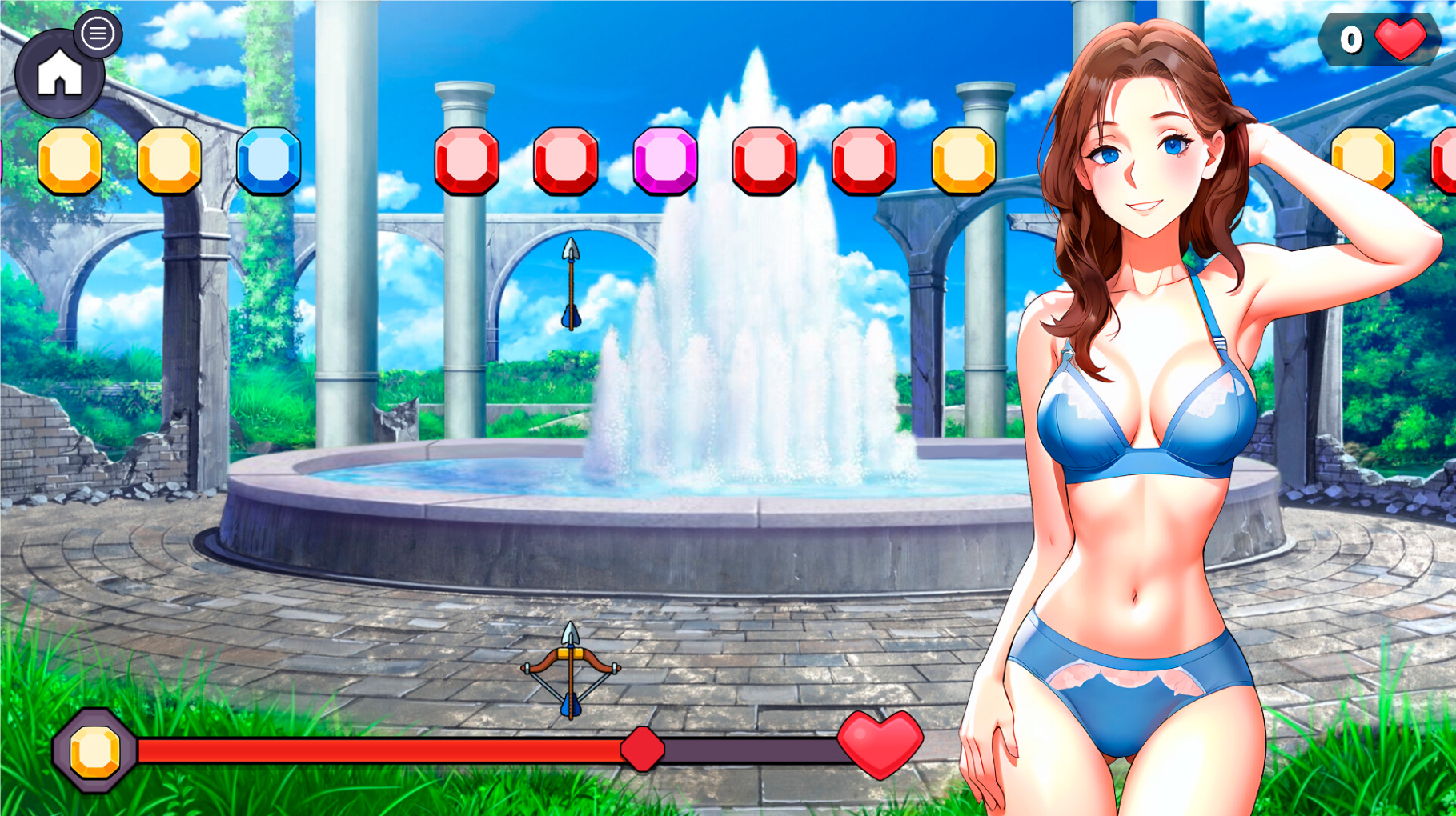The image size is (1456, 816).
Task: Click the second yellow gem from the left
Action: point(170,160)
